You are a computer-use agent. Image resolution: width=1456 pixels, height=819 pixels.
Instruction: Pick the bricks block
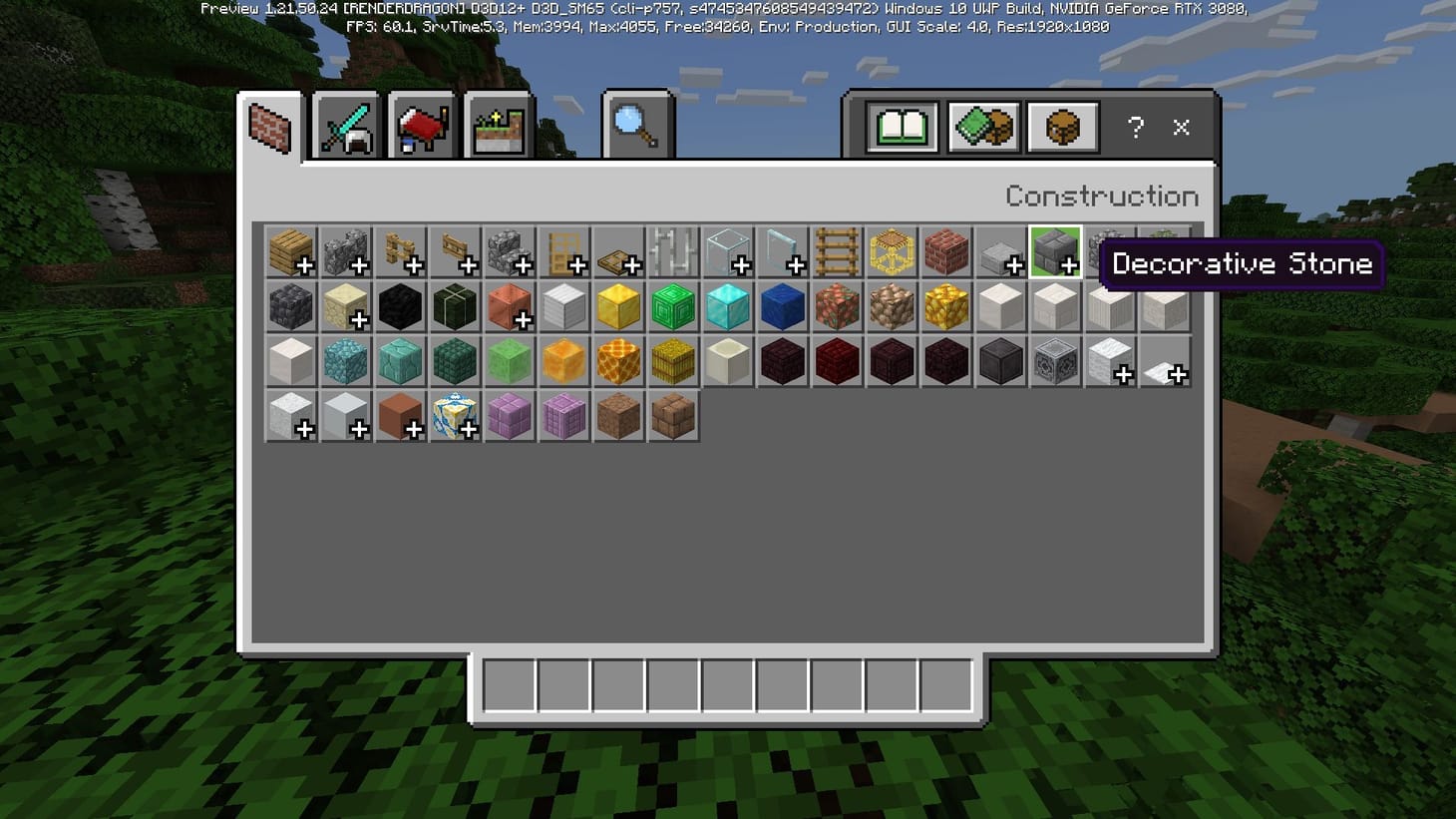(x=945, y=251)
